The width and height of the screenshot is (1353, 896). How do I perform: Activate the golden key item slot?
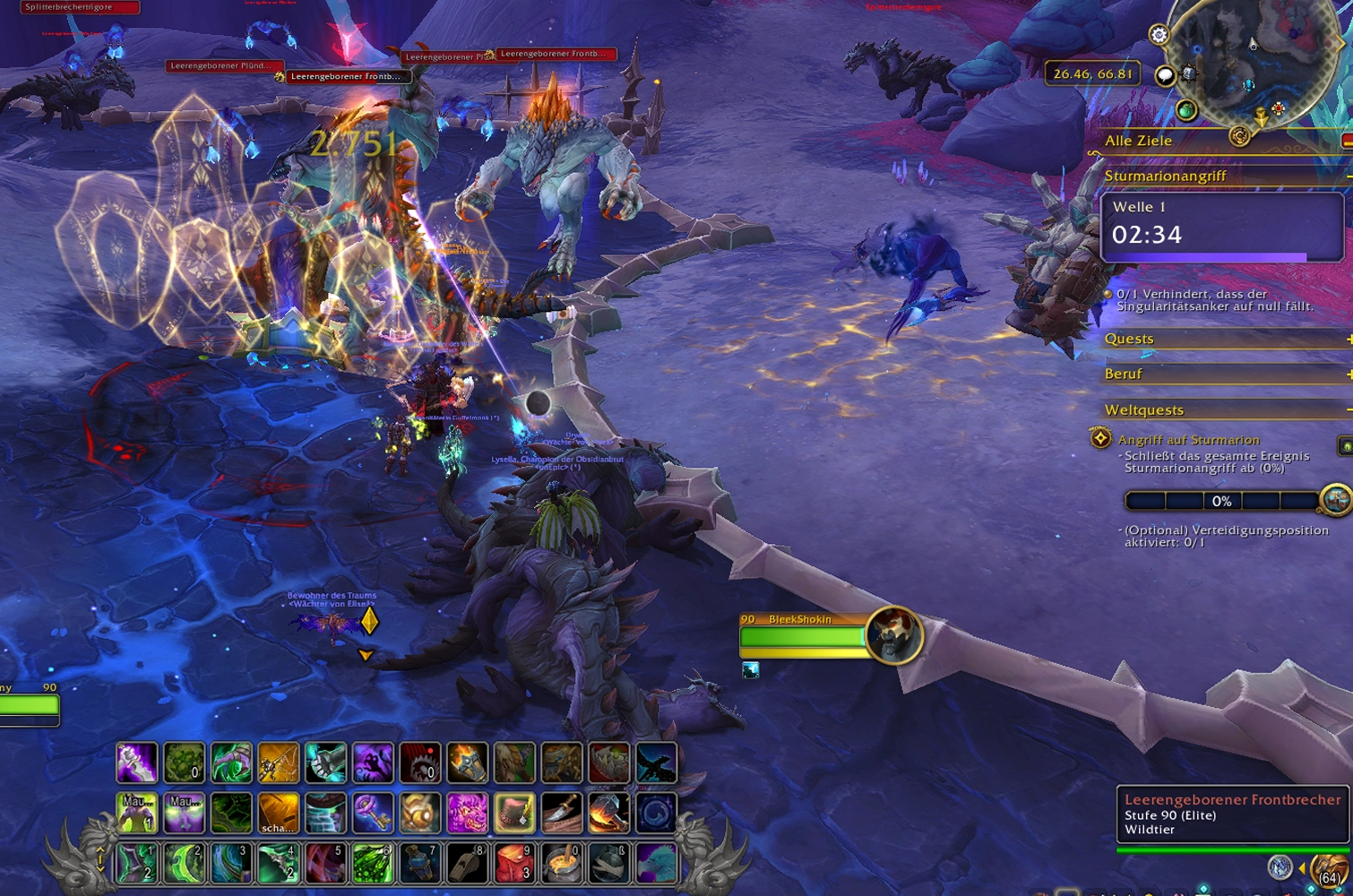pyautogui.click(x=372, y=813)
